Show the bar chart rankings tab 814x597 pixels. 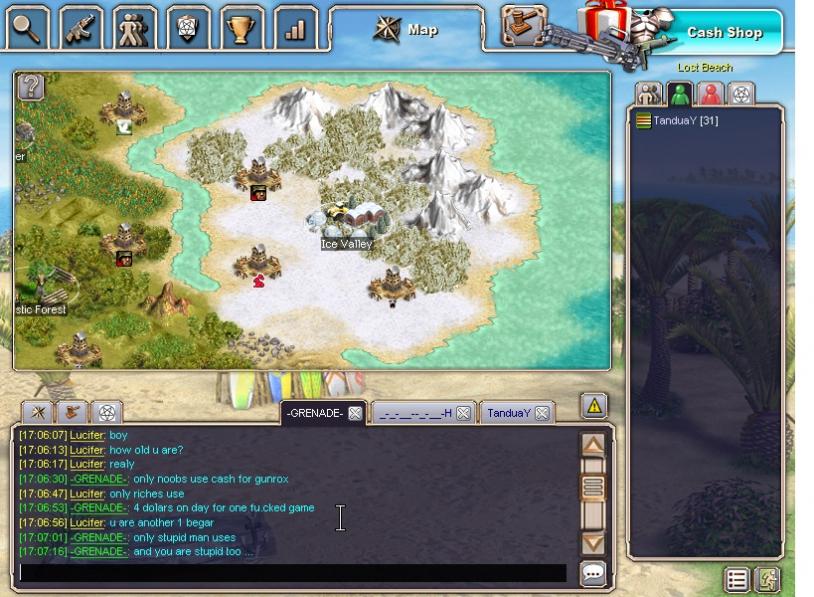tap(295, 28)
